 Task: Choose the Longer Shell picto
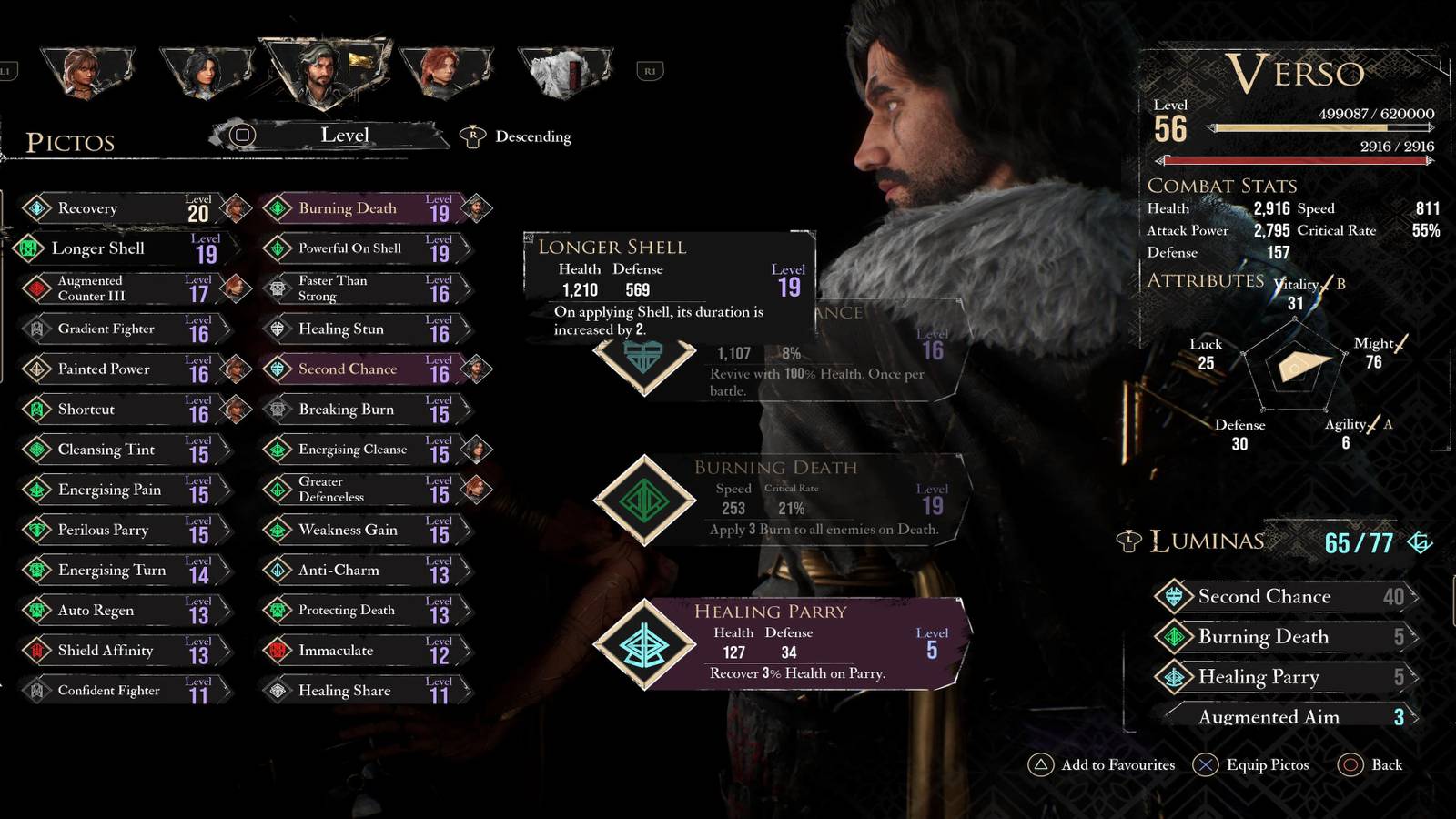(118, 248)
